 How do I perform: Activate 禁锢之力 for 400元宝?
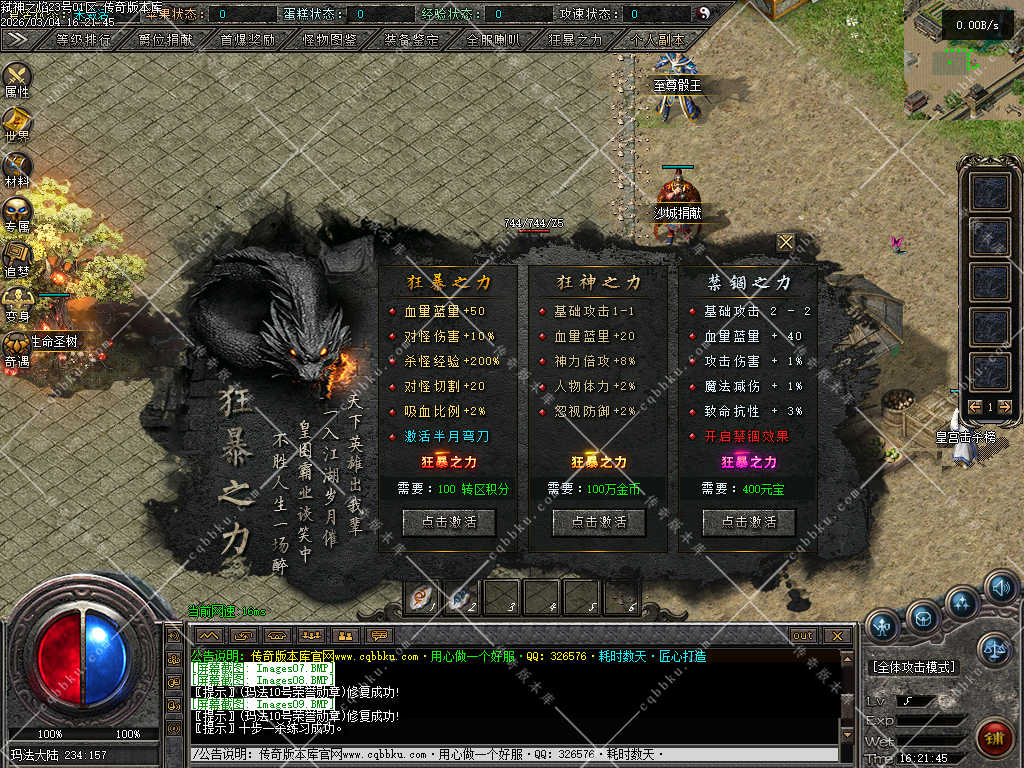point(748,522)
